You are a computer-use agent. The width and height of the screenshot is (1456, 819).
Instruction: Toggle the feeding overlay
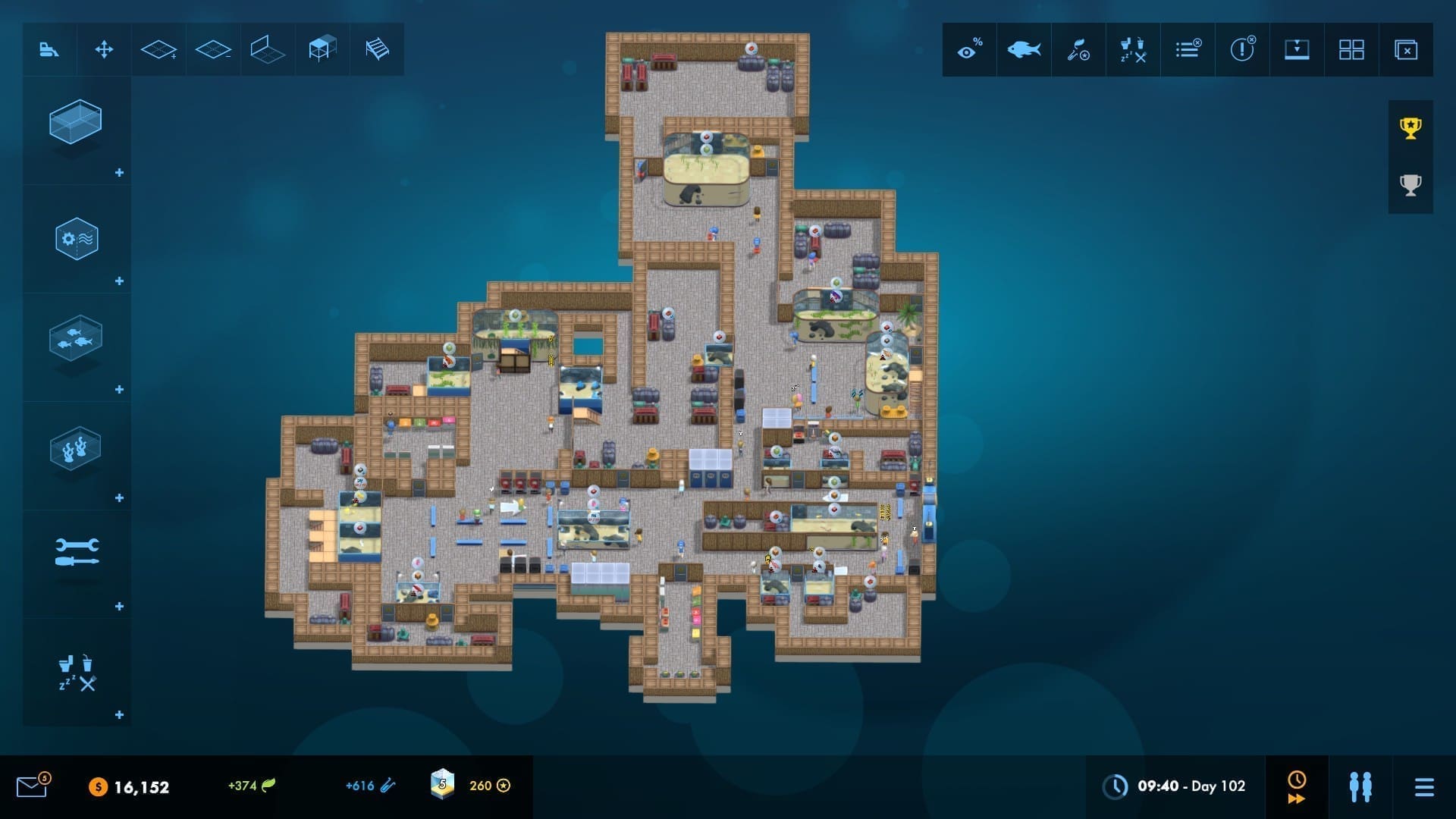(1078, 49)
